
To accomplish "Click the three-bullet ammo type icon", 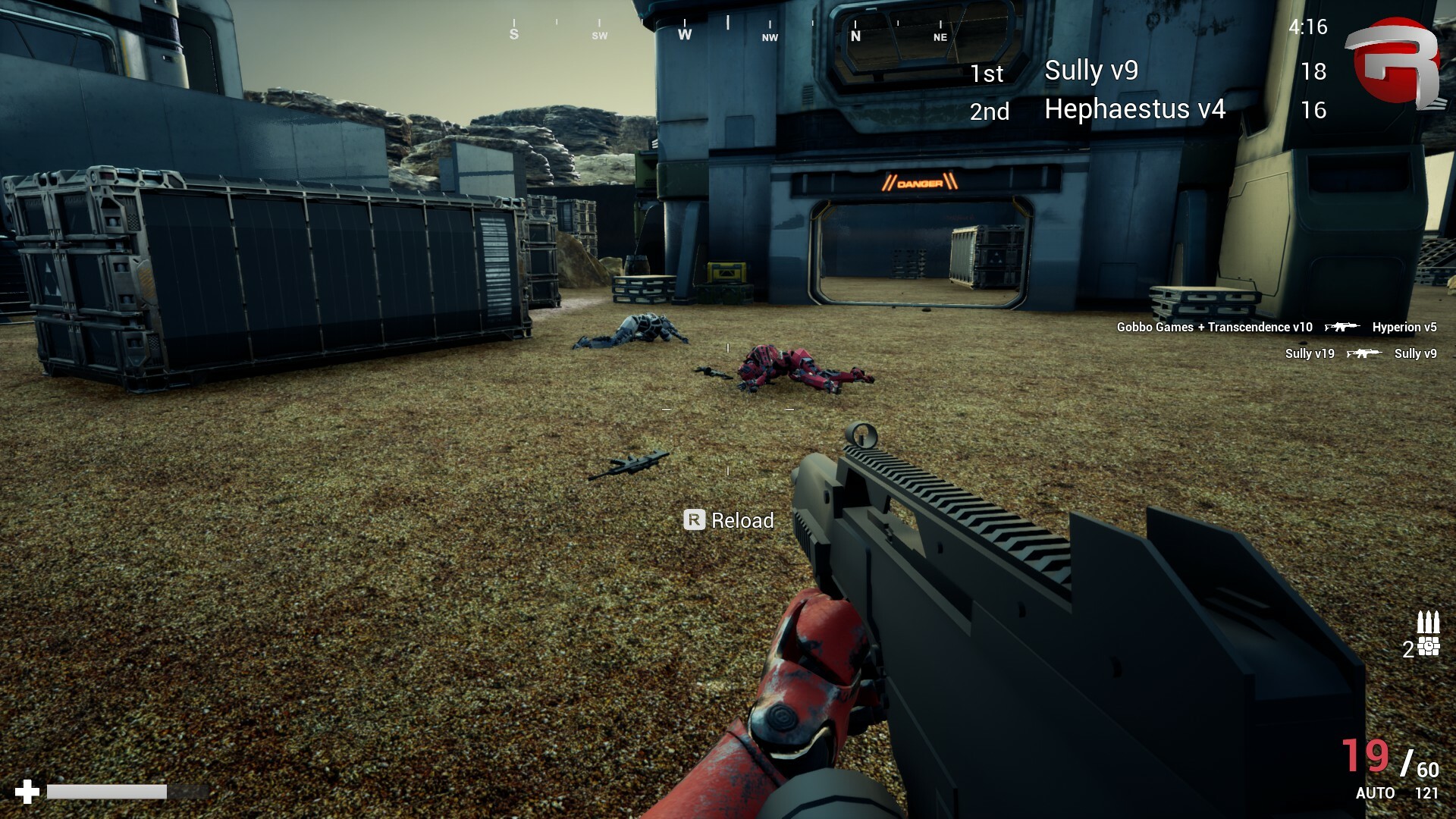I will pyautogui.click(x=1428, y=622).
